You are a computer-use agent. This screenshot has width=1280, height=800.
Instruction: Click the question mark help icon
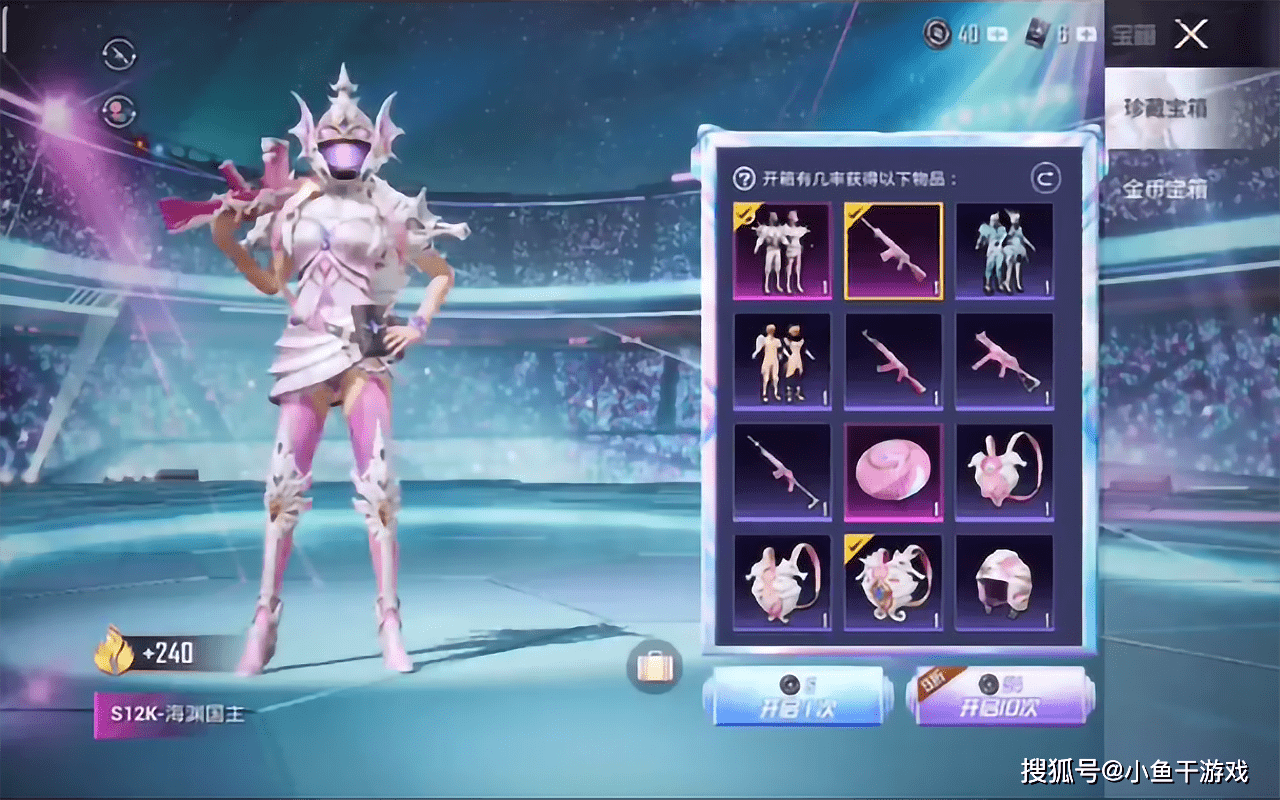[x=744, y=179]
